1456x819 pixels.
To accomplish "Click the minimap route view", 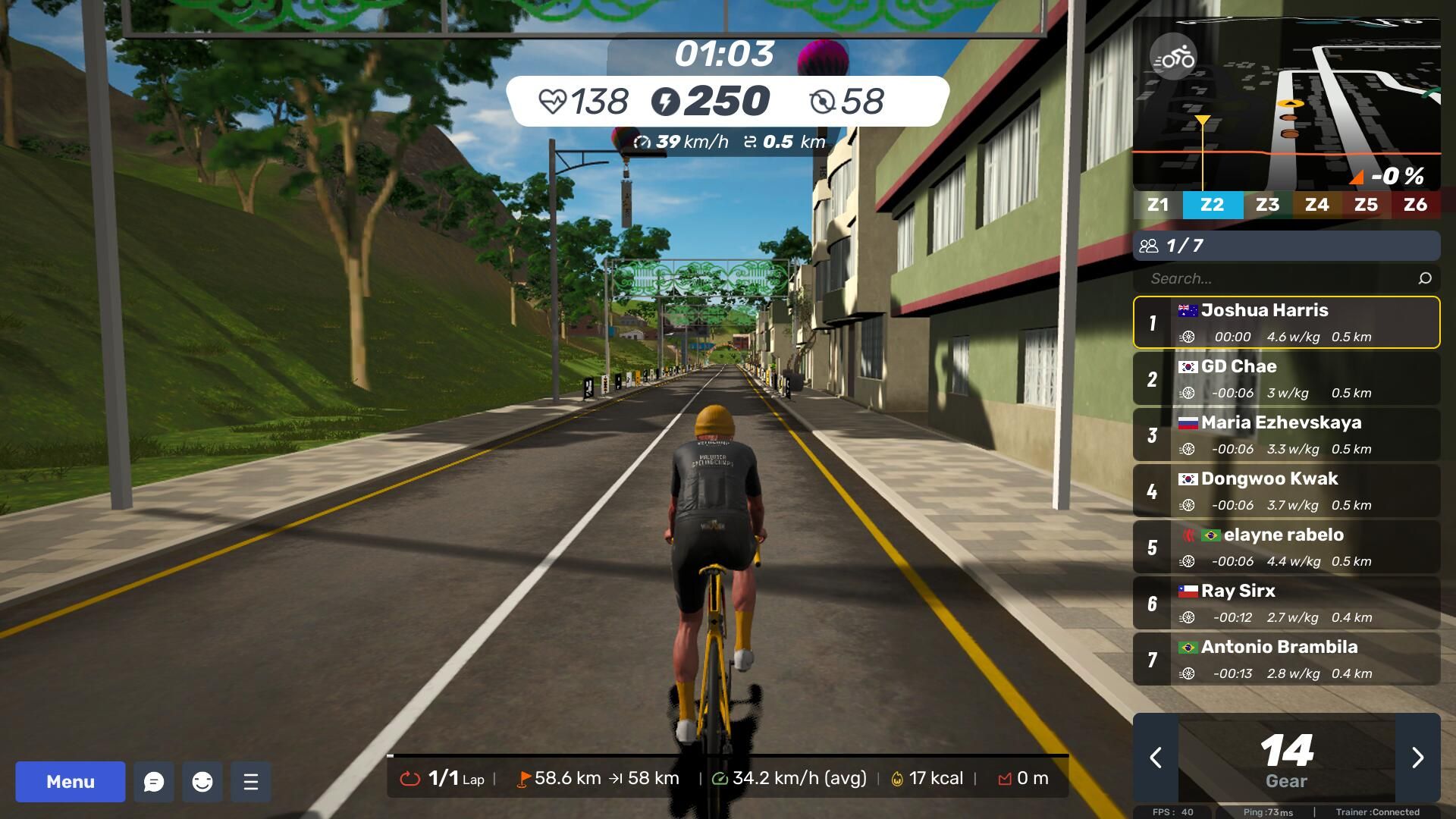I will tap(1319, 114).
